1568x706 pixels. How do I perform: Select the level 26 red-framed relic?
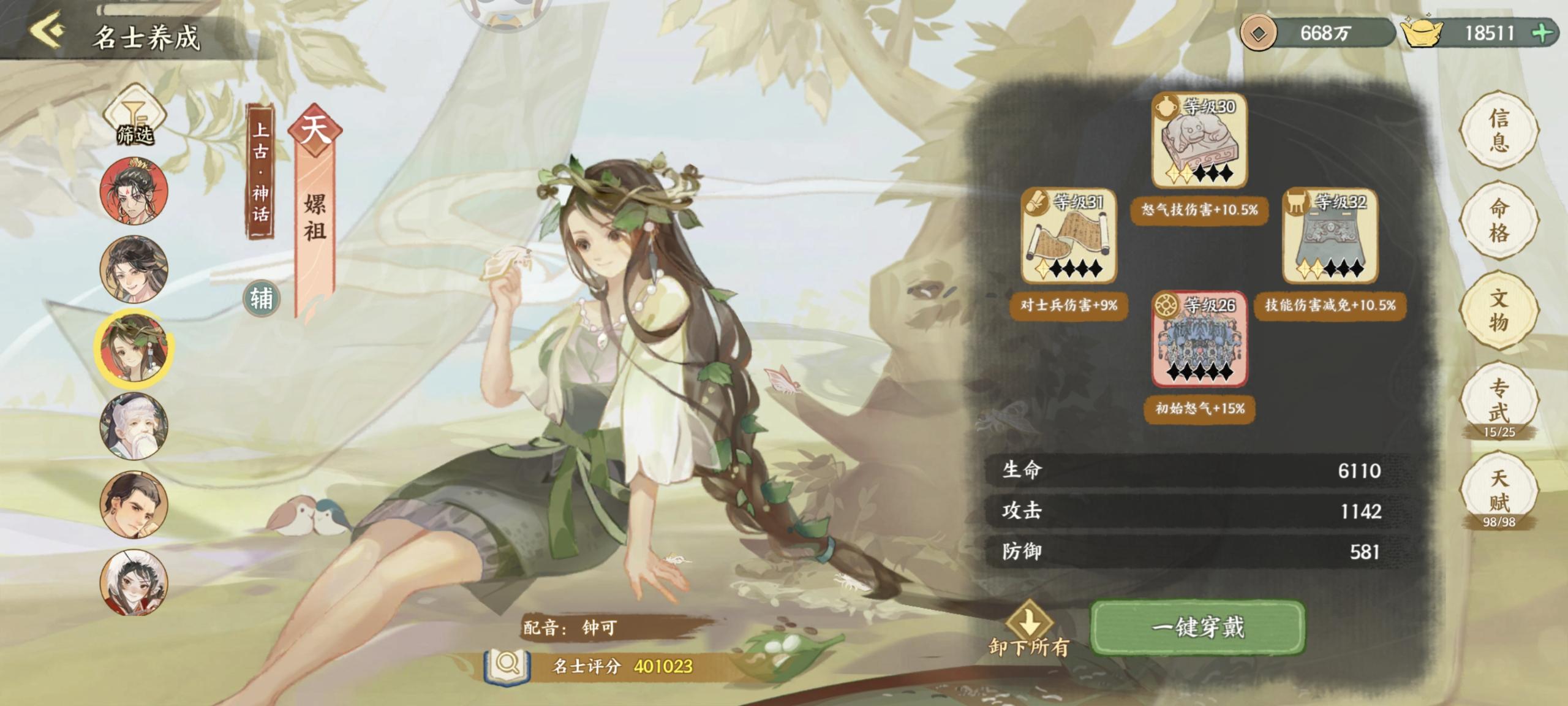coord(1199,340)
